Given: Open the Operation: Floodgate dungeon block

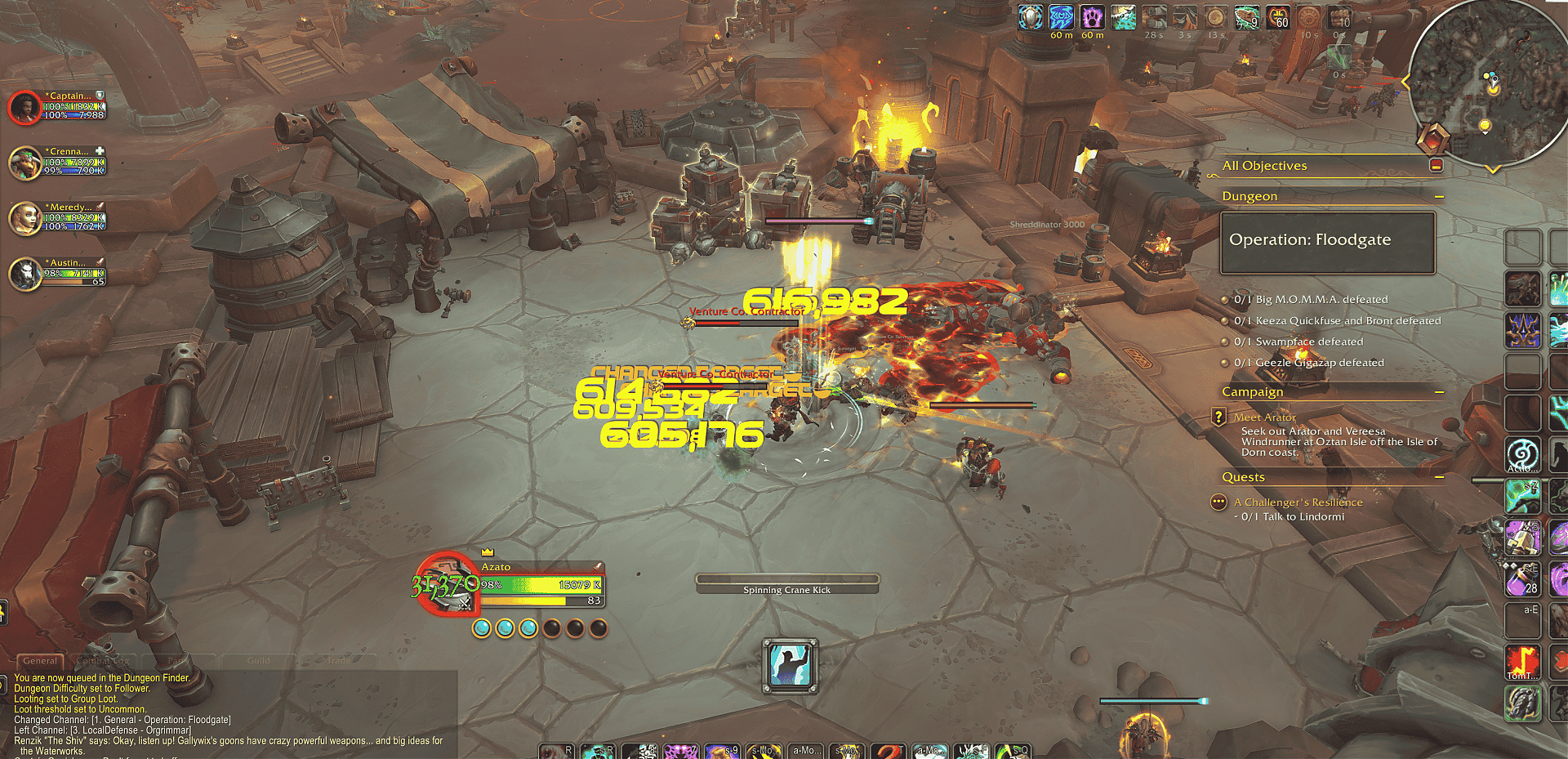Looking at the screenshot, I should pyautogui.click(x=1327, y=243).
